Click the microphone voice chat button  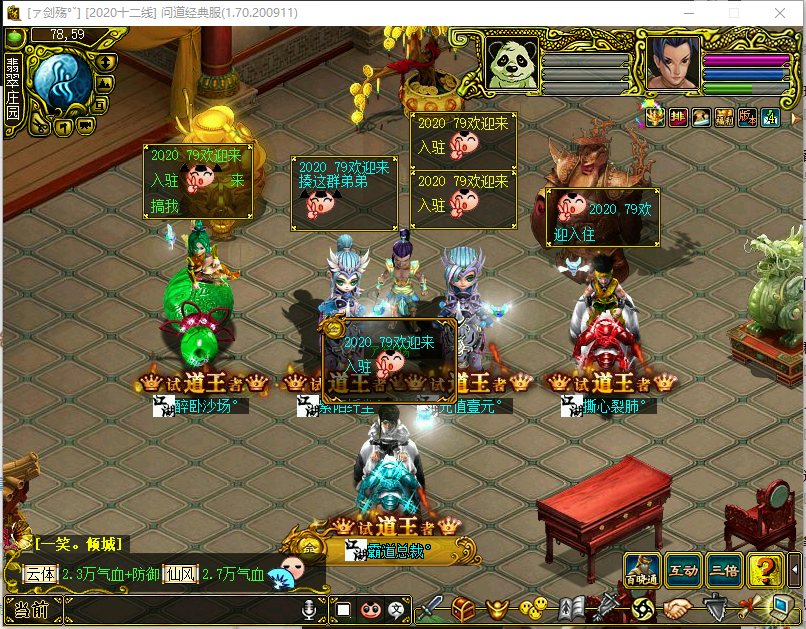310,608
